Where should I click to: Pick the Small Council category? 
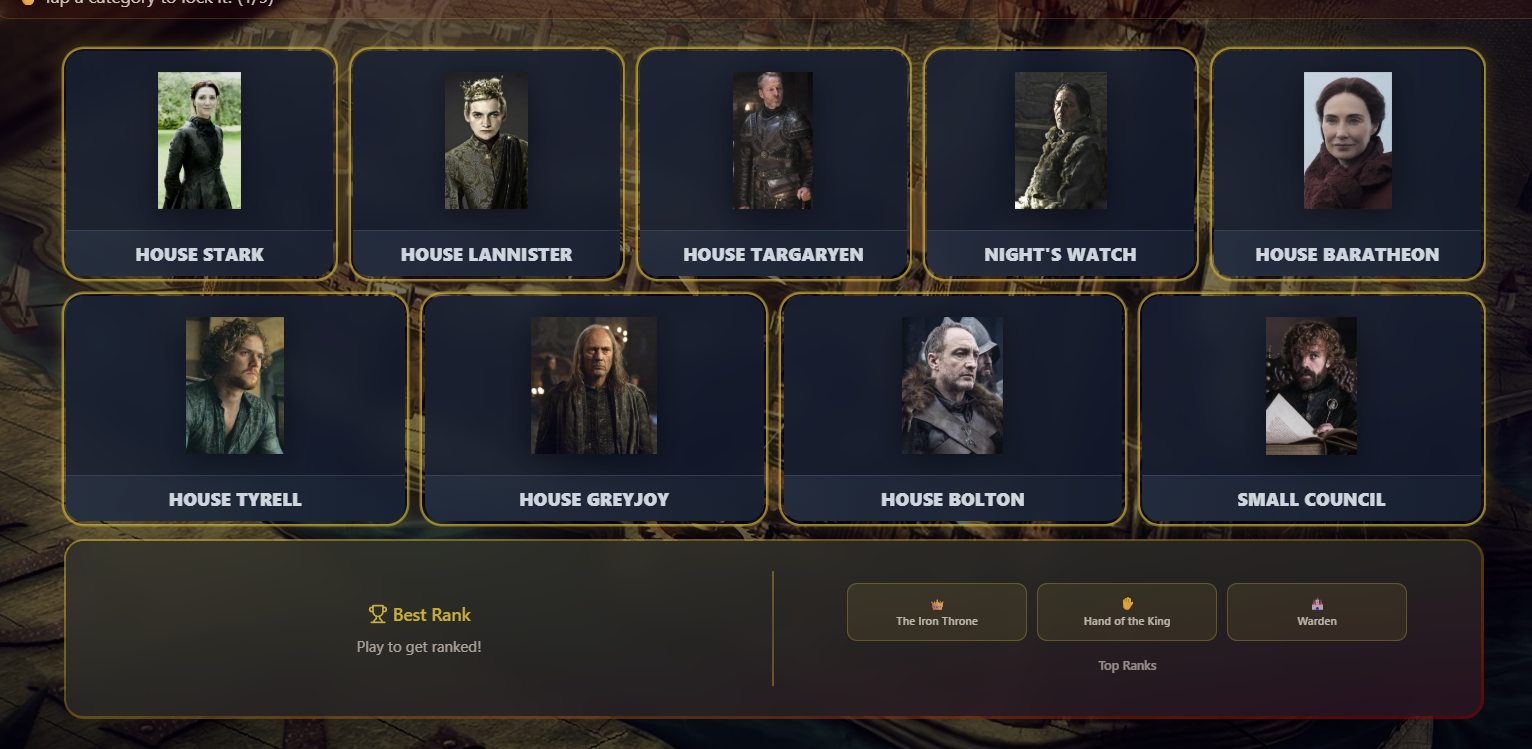point(1311,408)
